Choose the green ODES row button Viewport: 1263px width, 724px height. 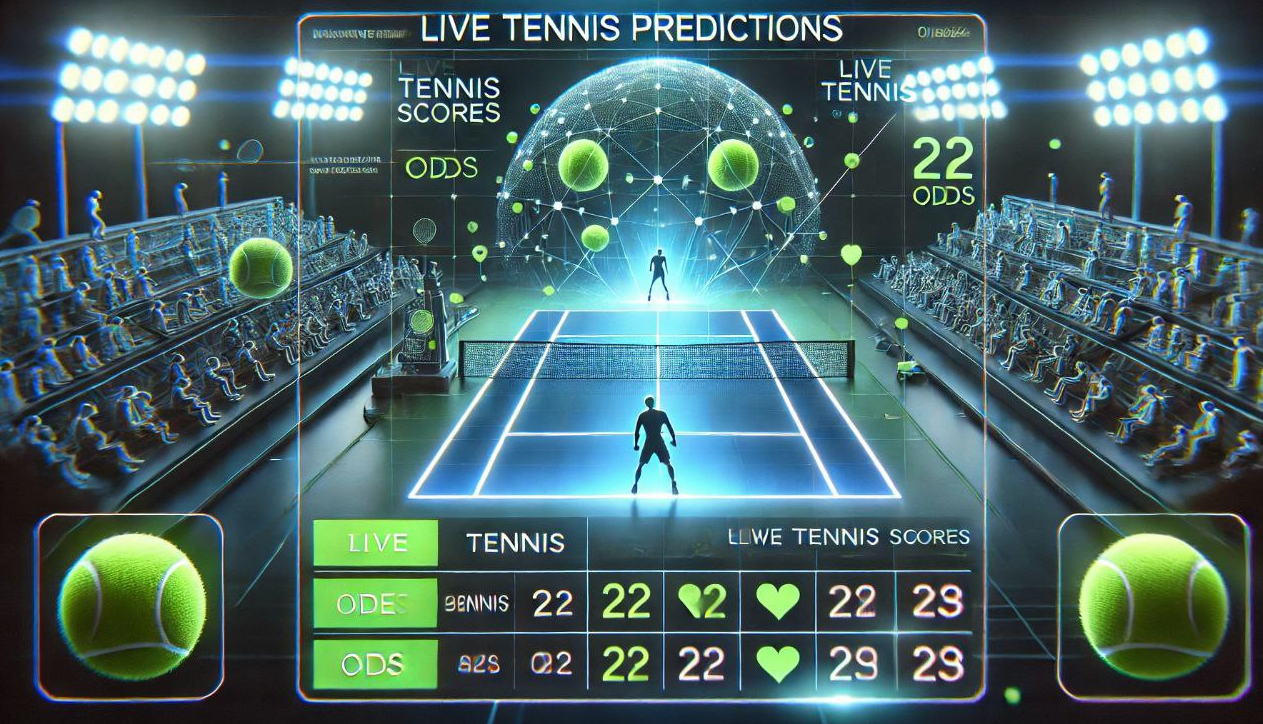click(376, 603)
